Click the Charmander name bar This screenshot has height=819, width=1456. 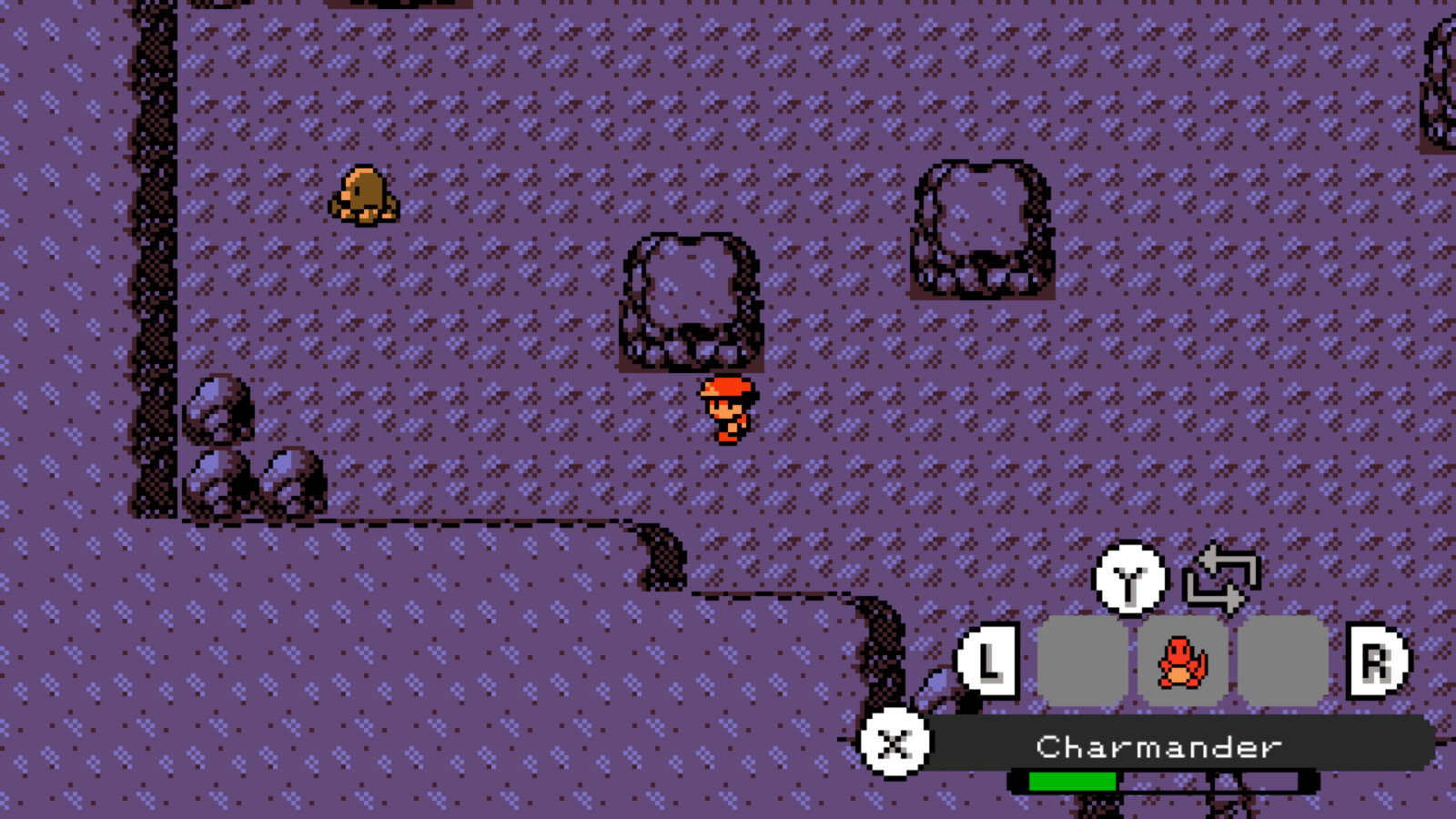[x=1158, y=746]
